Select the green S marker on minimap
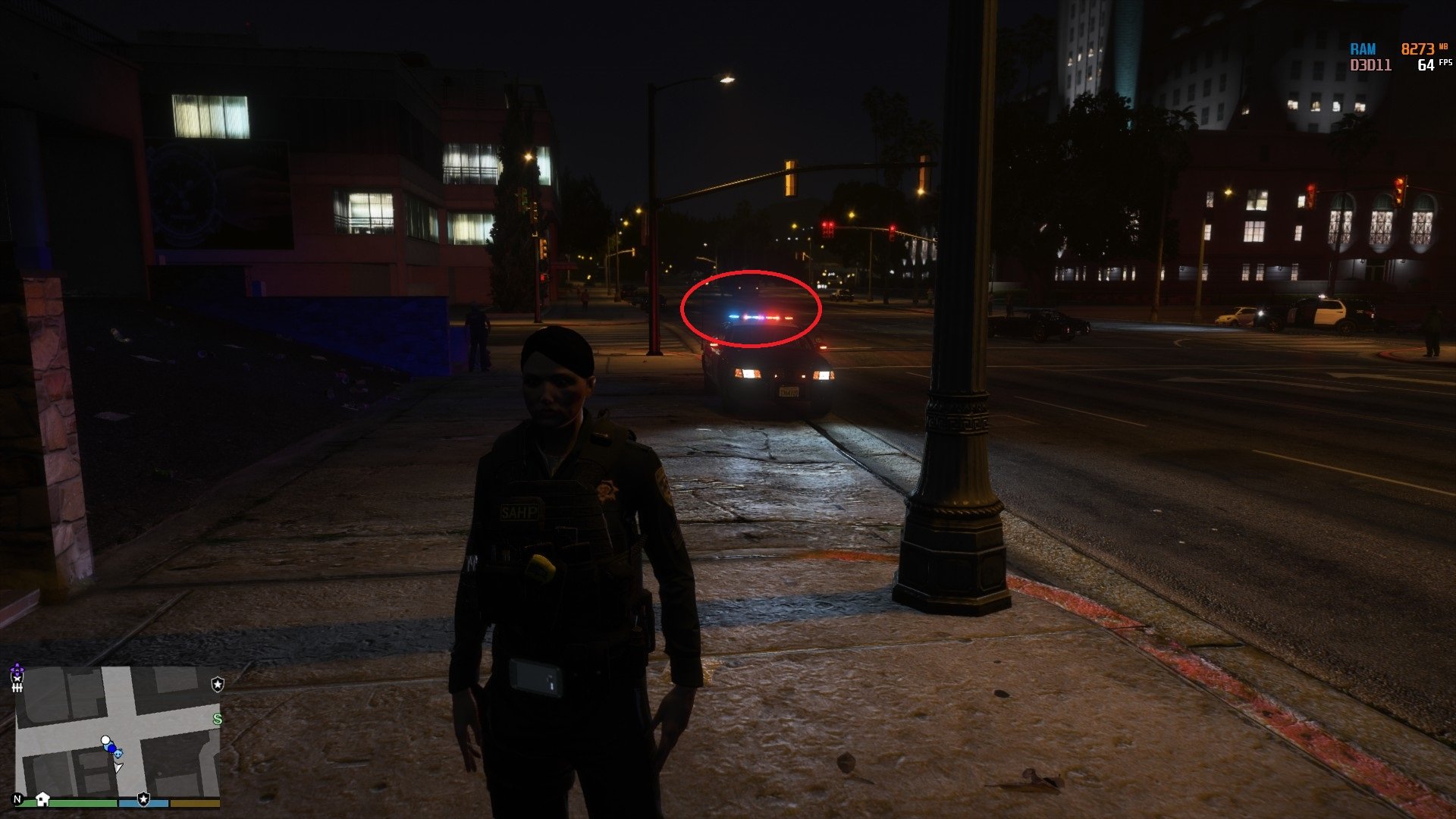 [x=218, y=719]
